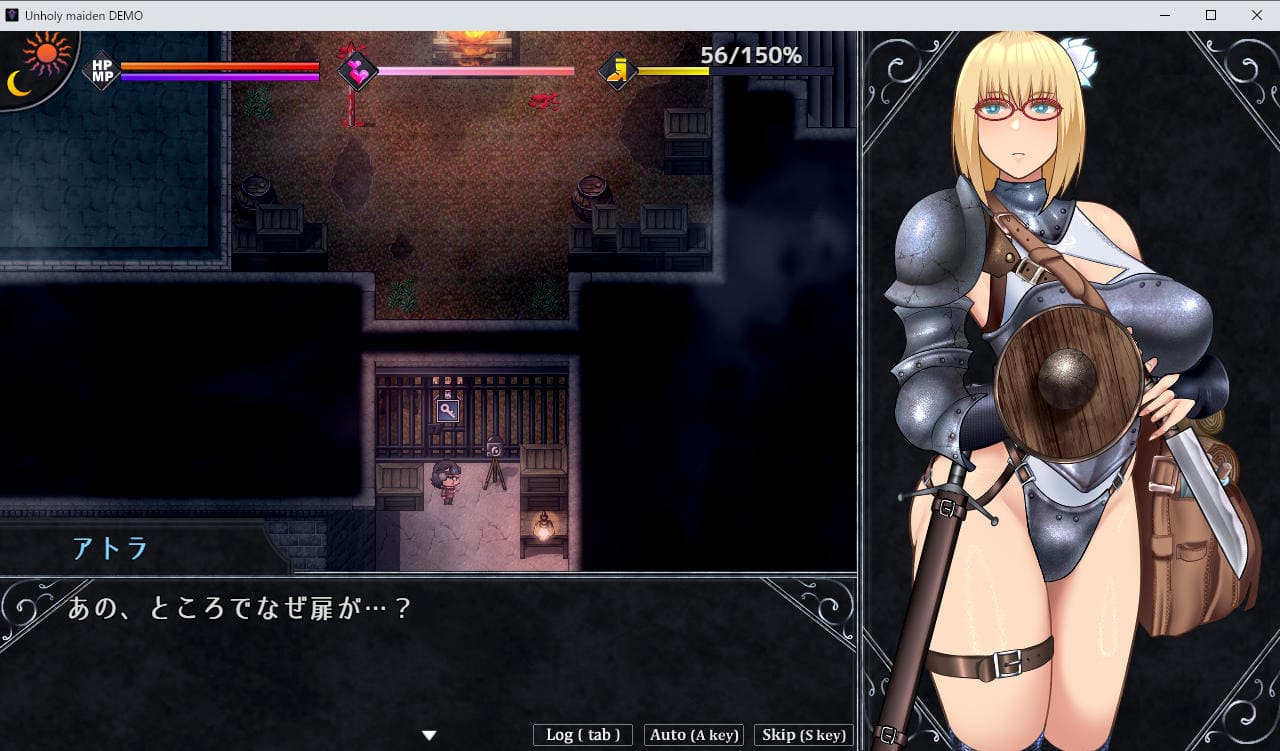
Task: Minimize the Unholy maiden DEMO window
Action: (x=1165, y=15)
